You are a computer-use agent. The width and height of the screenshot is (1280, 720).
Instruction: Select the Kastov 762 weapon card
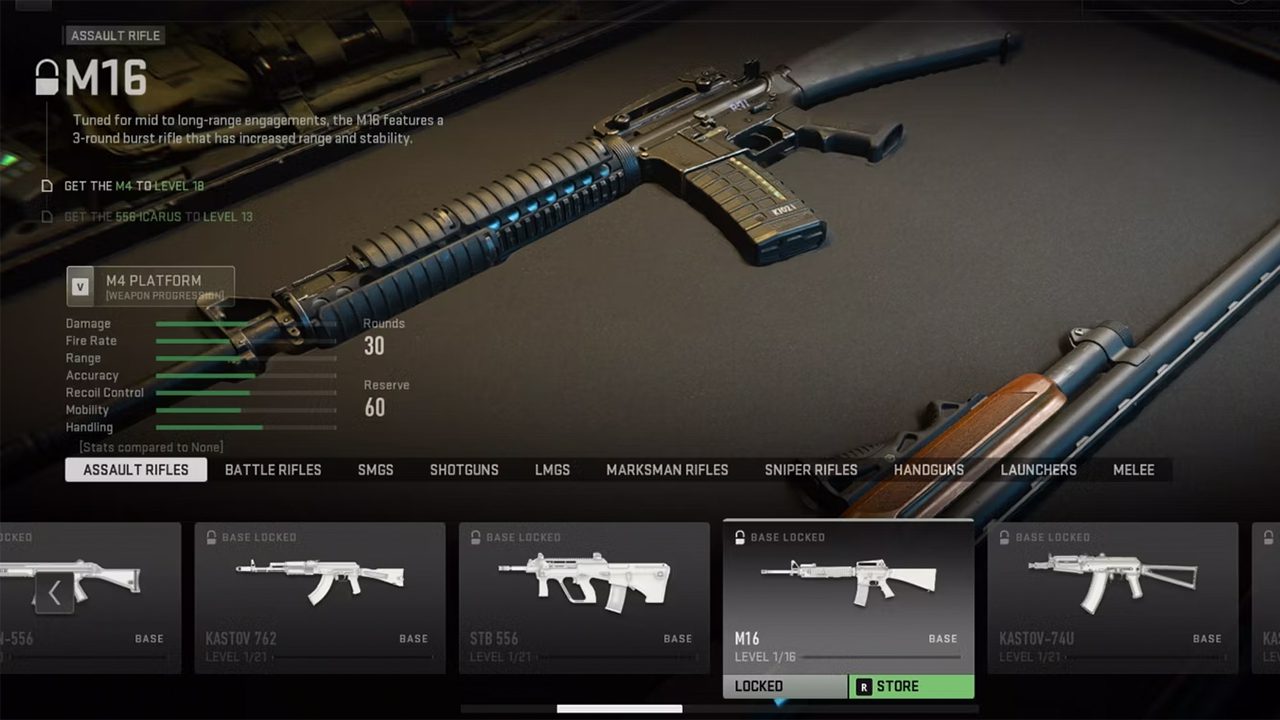click(x=320, y=597)
